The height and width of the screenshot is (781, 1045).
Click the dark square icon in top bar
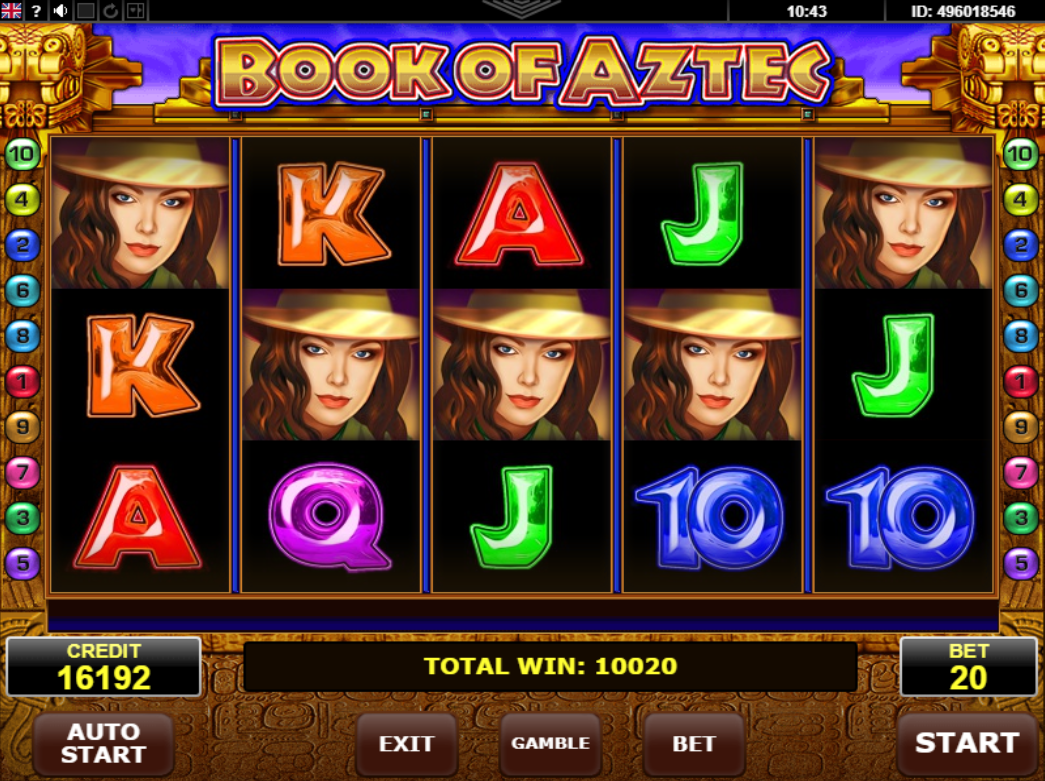coord(86,11)
